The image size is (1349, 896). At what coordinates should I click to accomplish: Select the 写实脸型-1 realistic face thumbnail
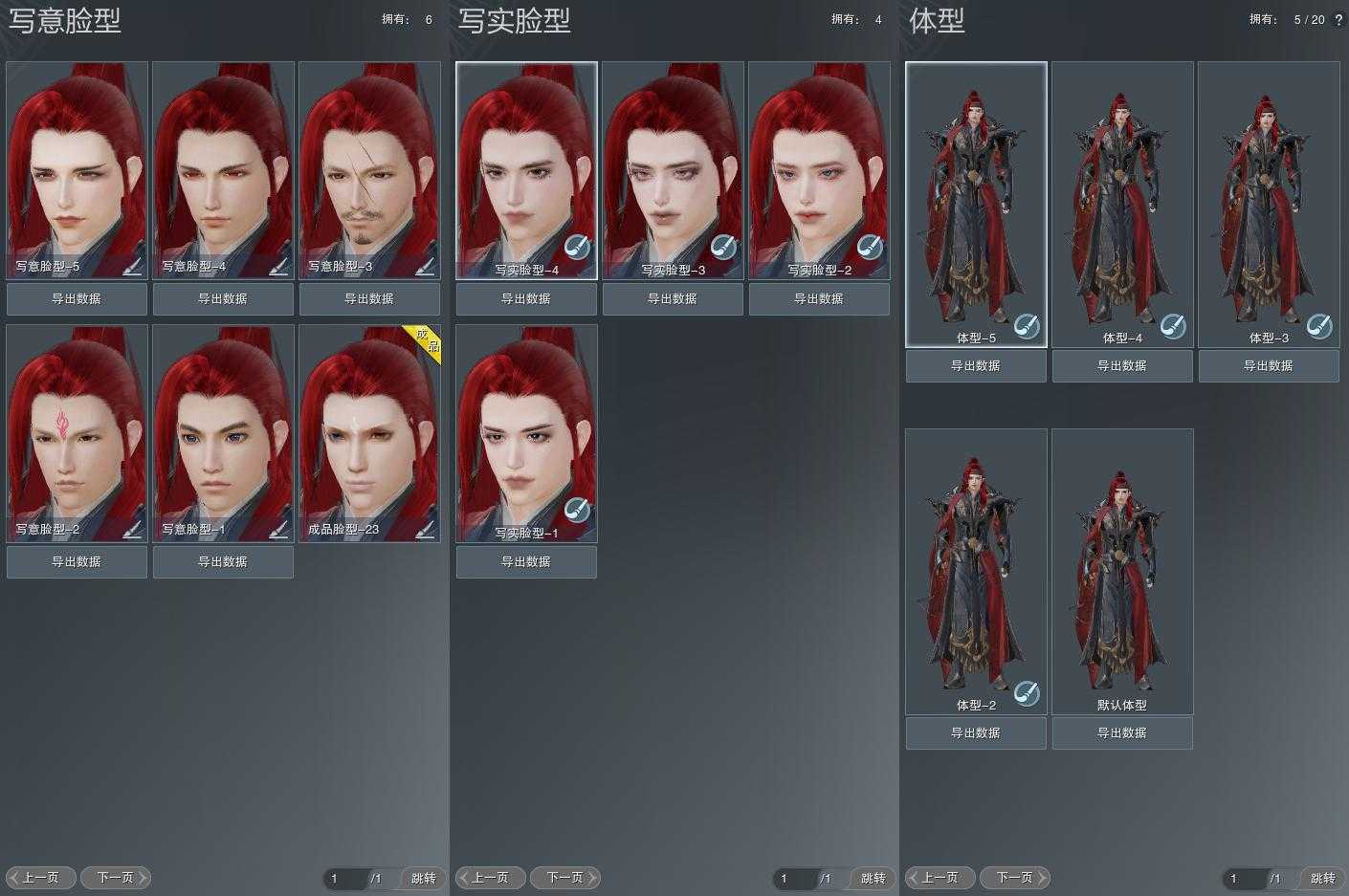pos(526,426)
